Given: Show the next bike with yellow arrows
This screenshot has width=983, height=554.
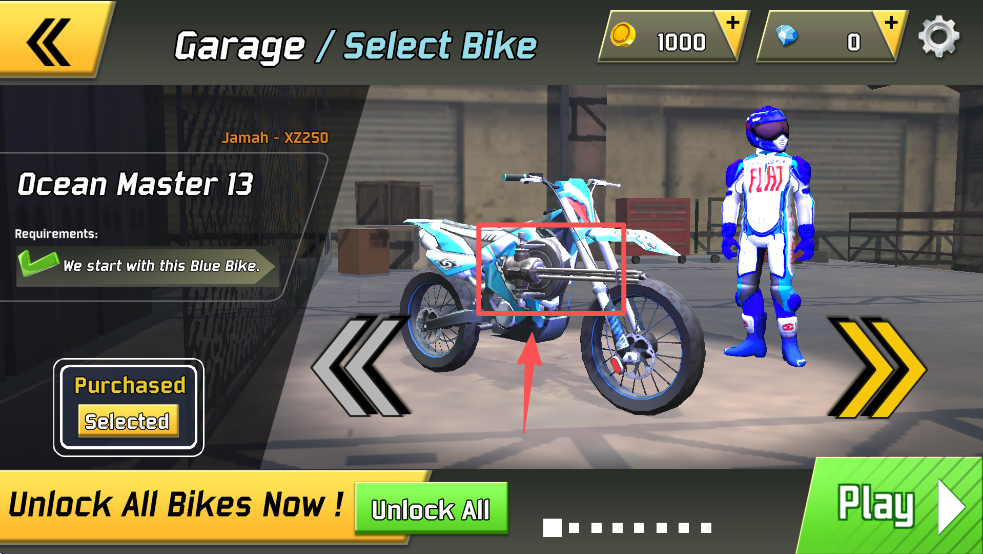Looking at the screenshot, I should [875, 368].
